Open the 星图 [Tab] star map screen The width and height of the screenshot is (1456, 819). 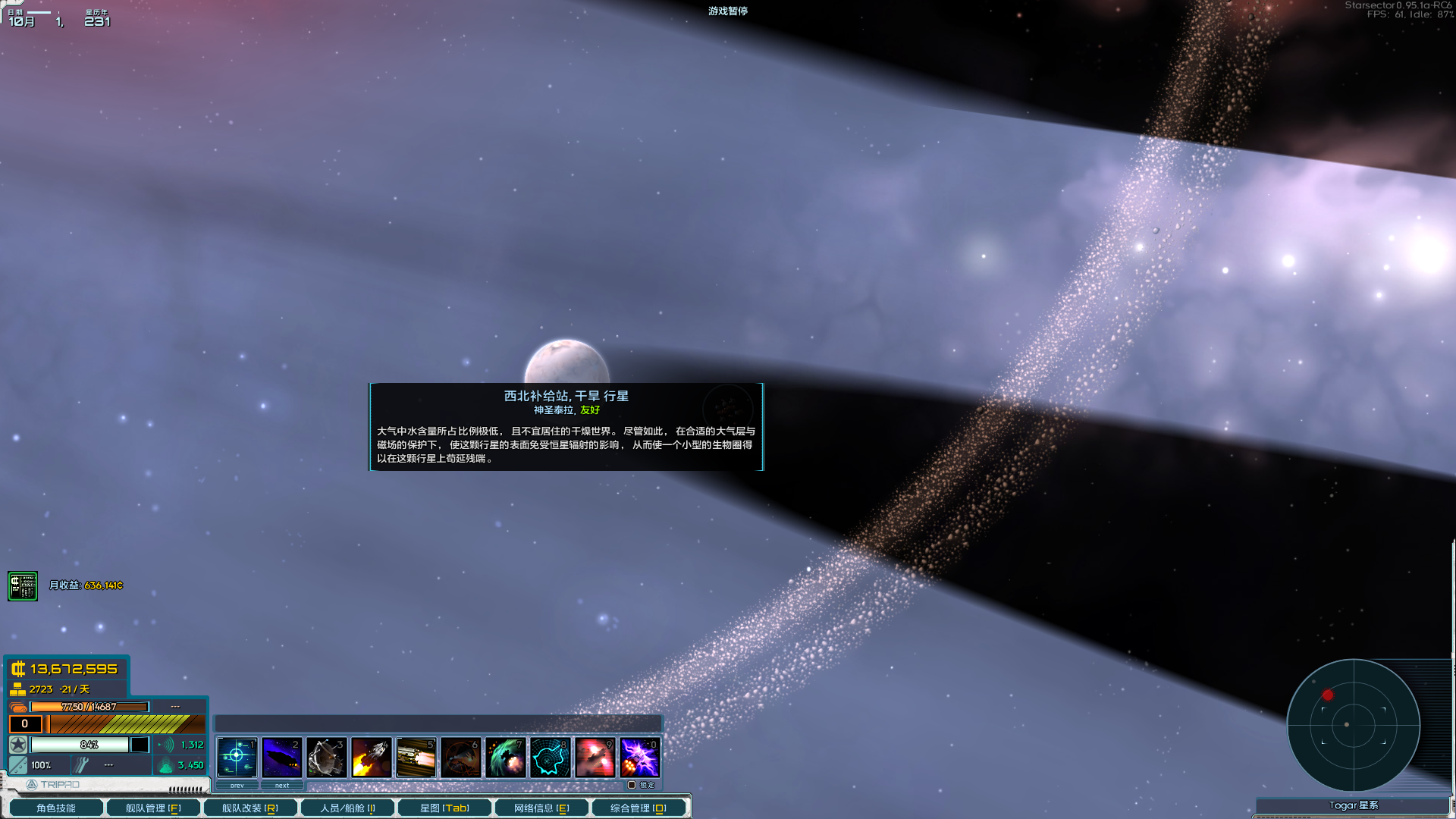[443, 808]
